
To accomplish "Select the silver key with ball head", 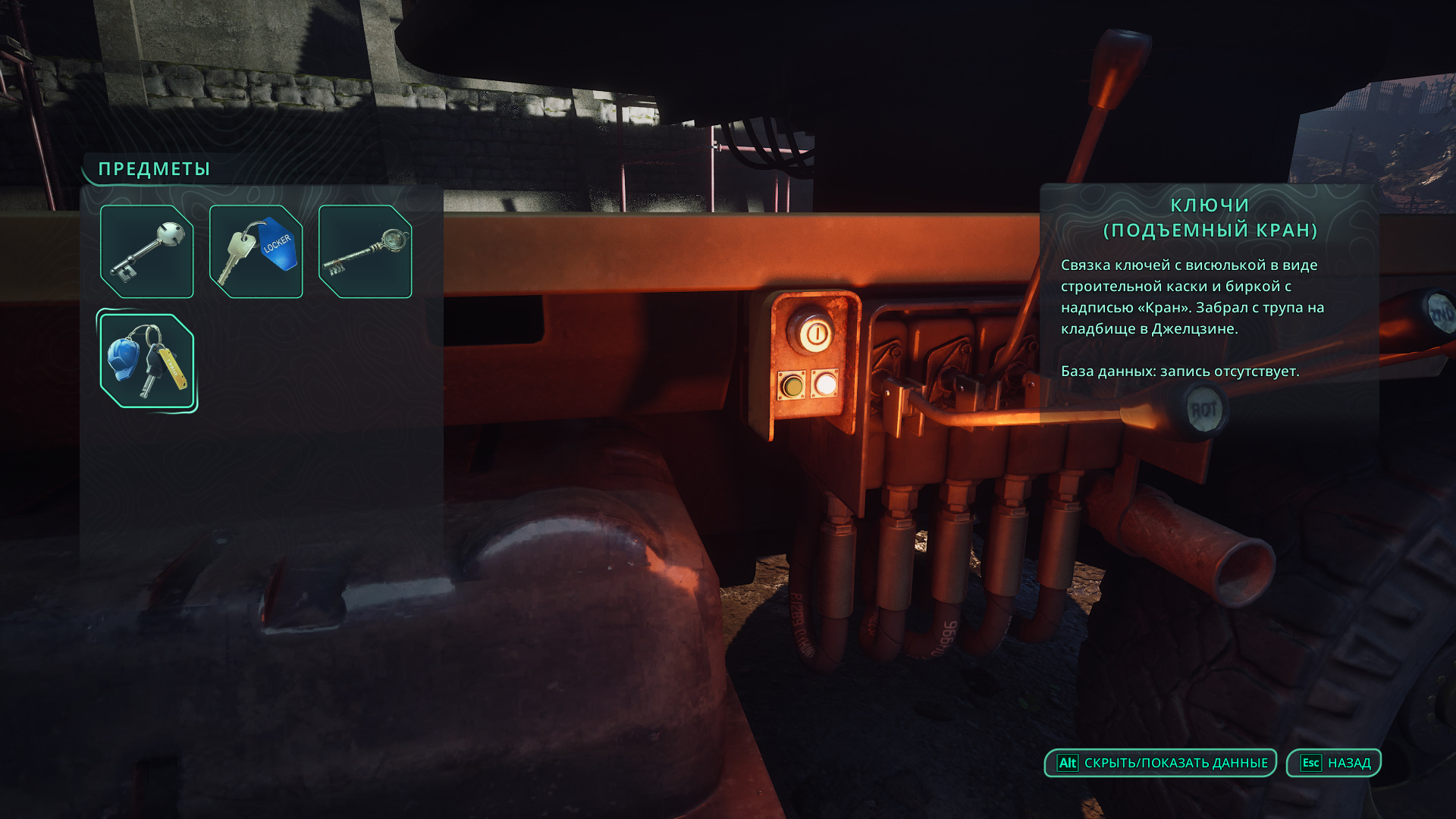I will (x=146, y=251).
